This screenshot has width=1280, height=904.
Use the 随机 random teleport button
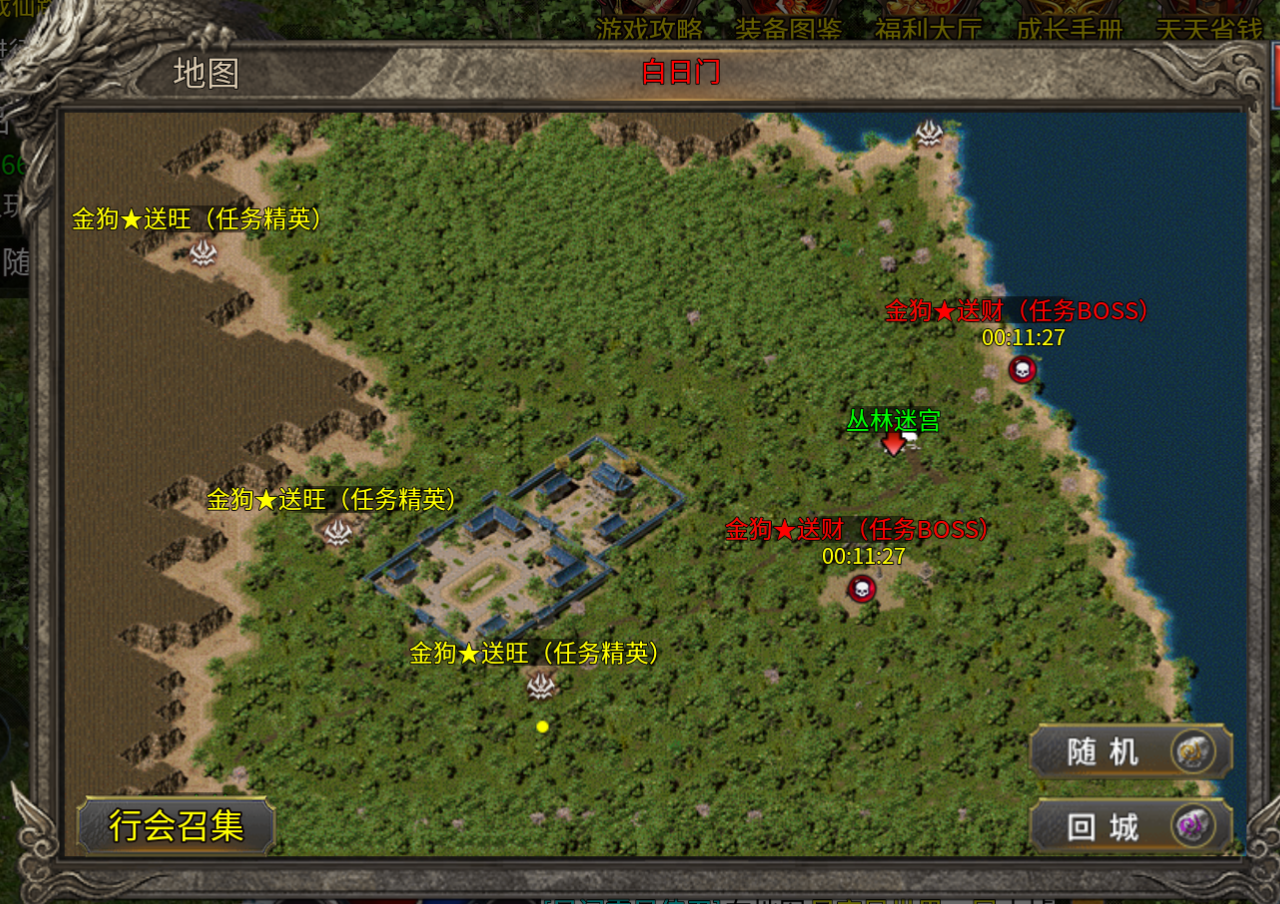1130,751
